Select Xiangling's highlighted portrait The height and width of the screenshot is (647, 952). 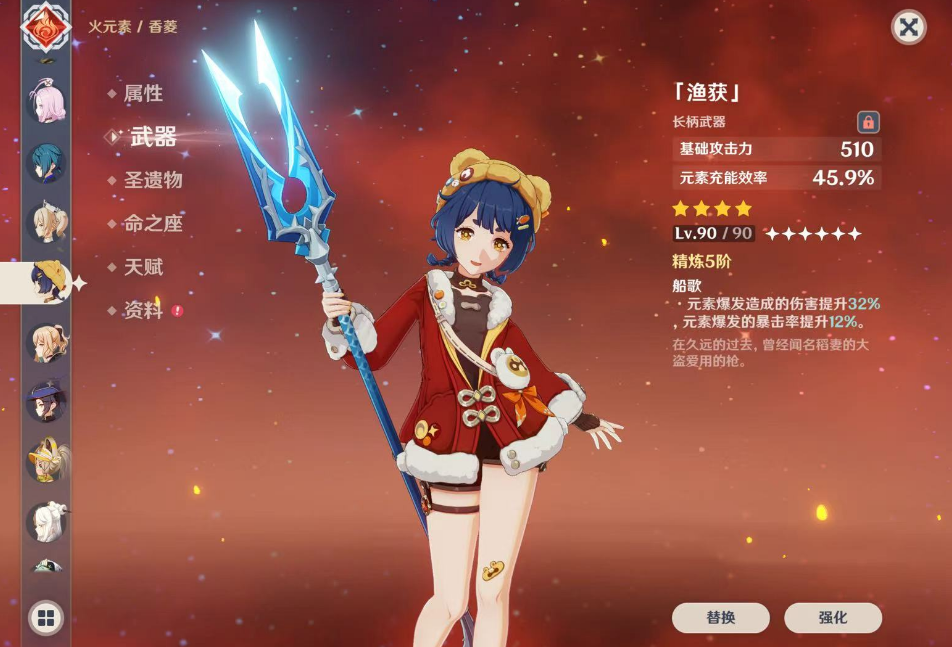46,283
